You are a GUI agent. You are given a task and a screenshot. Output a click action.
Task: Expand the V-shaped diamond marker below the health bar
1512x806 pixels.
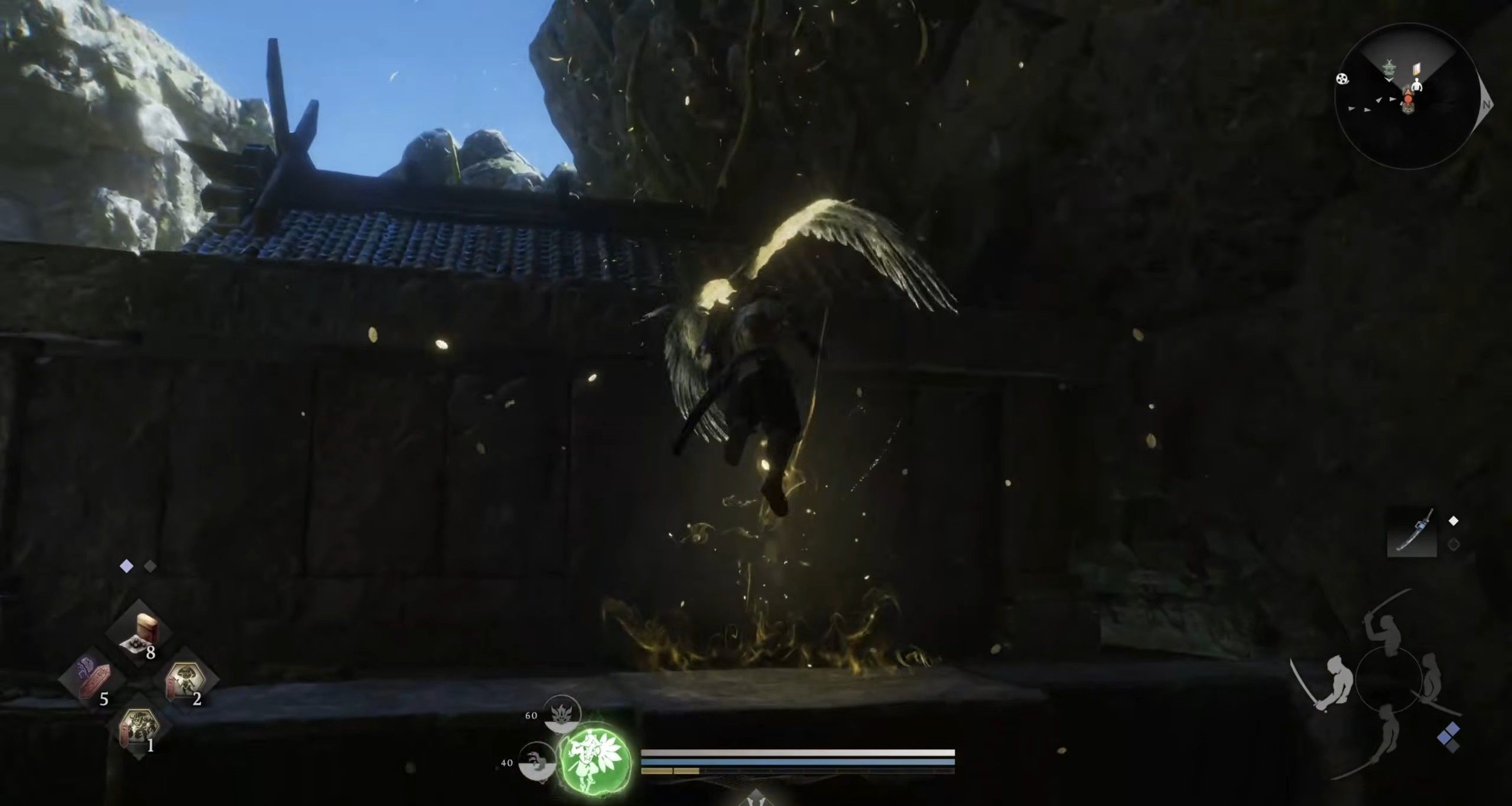[756, 798]
